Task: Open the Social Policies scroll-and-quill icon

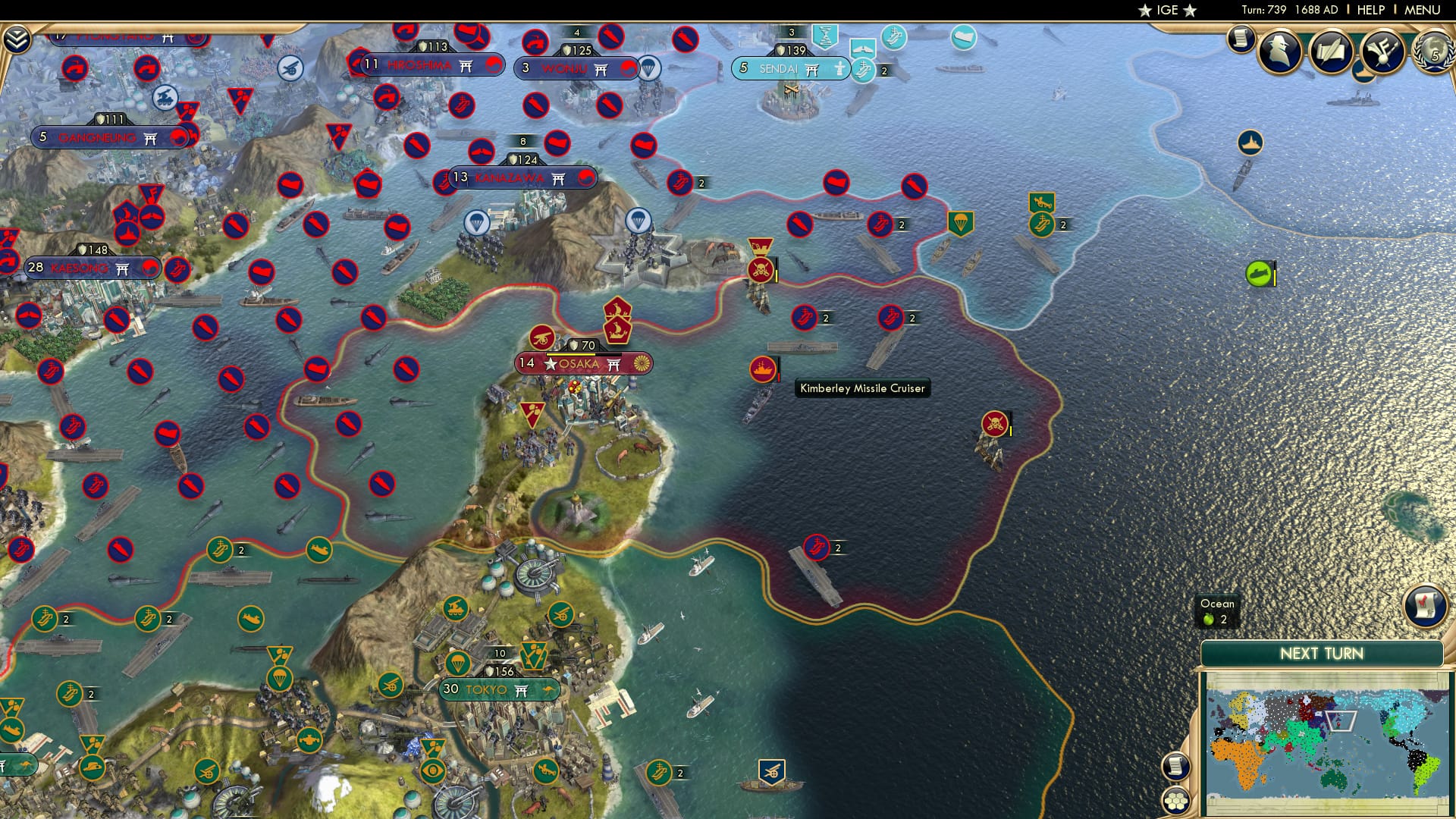Action: (1332, 49)
